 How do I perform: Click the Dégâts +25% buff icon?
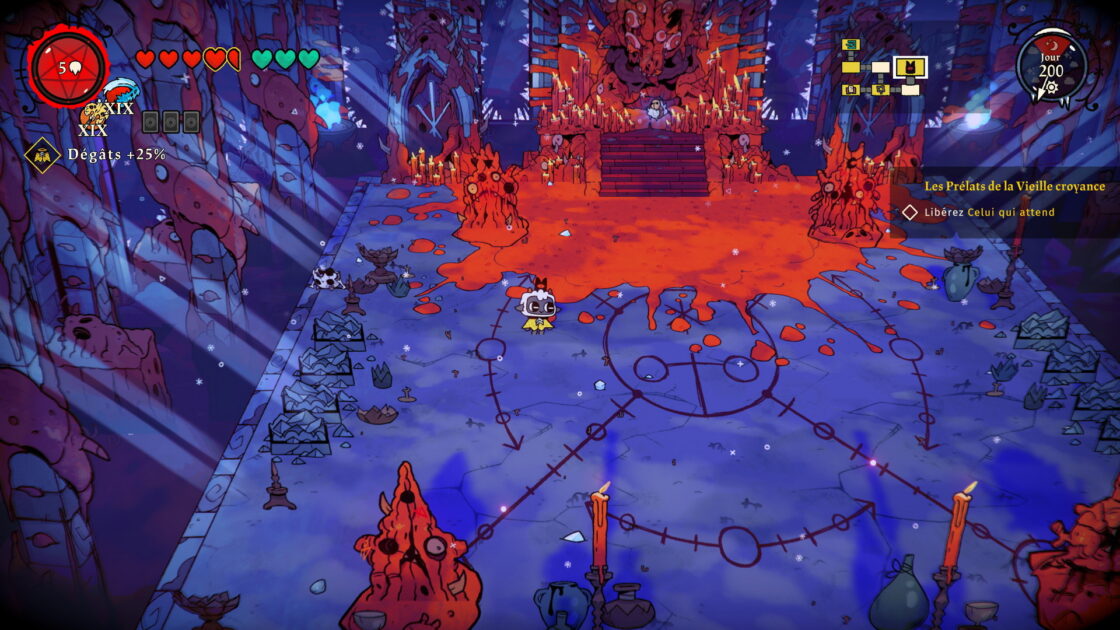coord(43,154)
